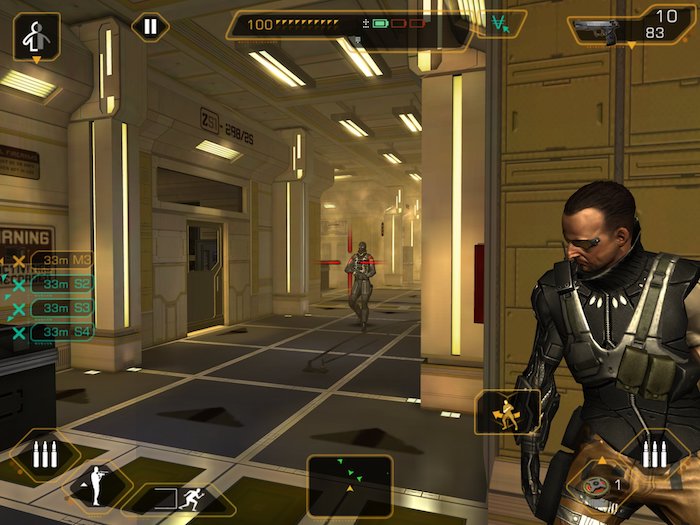Select the S2 side objective marker

[62, 284]
